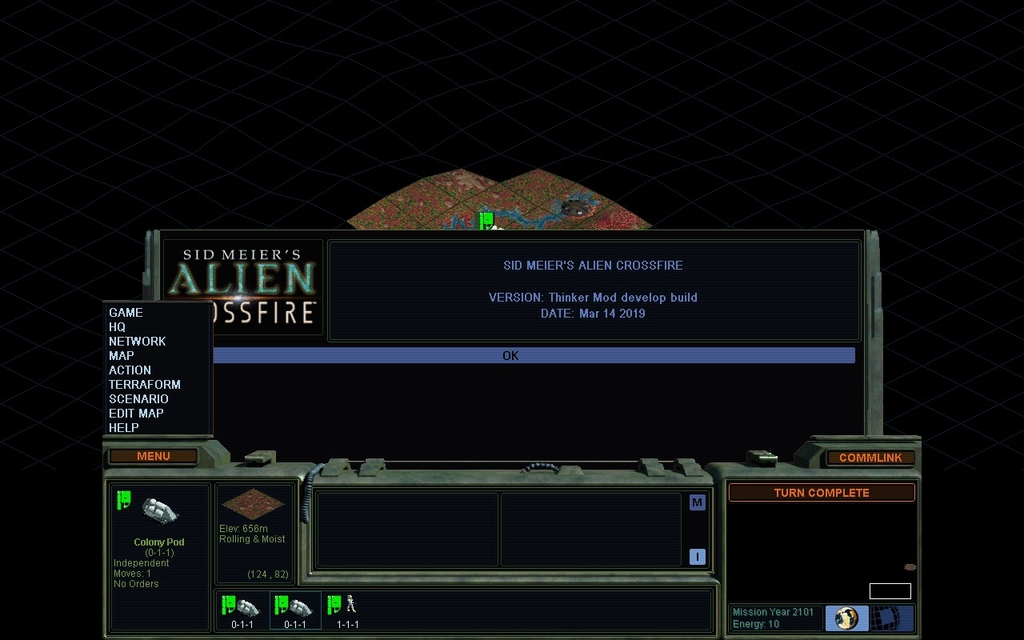Click the I button on the info panel
This screenshot has width=1024, height=640.
coord(697,557)
